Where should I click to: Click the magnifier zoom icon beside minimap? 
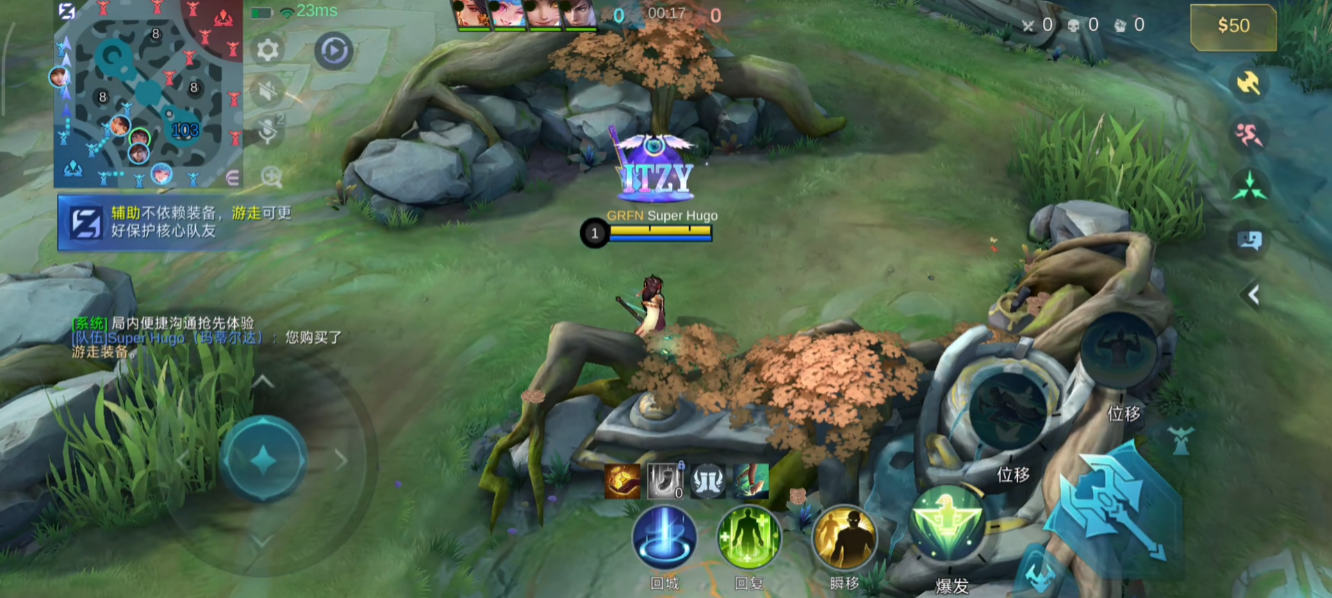pyautogui.click(x=271, y=177)
